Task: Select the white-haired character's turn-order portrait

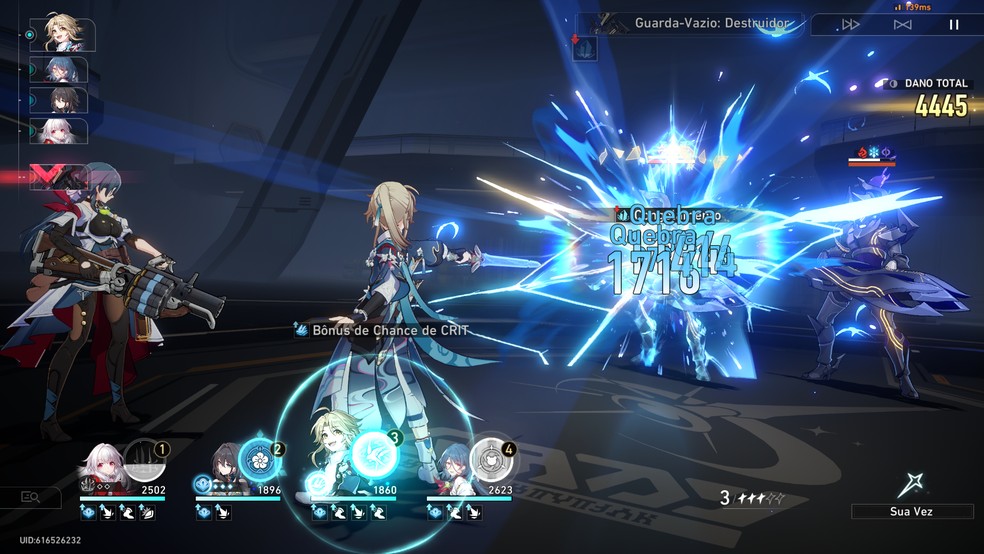Action: [64, 131]
